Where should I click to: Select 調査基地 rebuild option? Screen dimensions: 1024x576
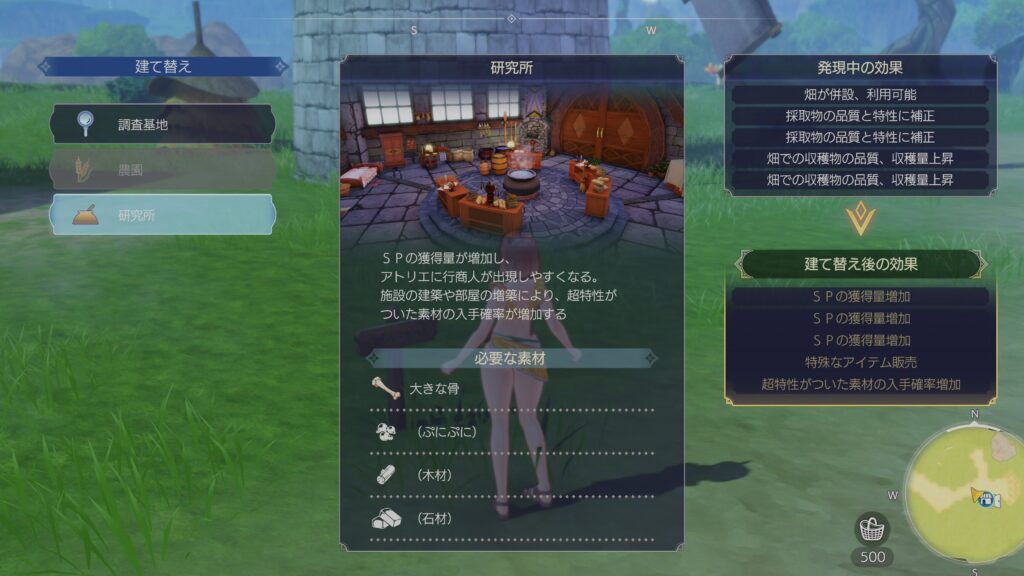[163, 124]
